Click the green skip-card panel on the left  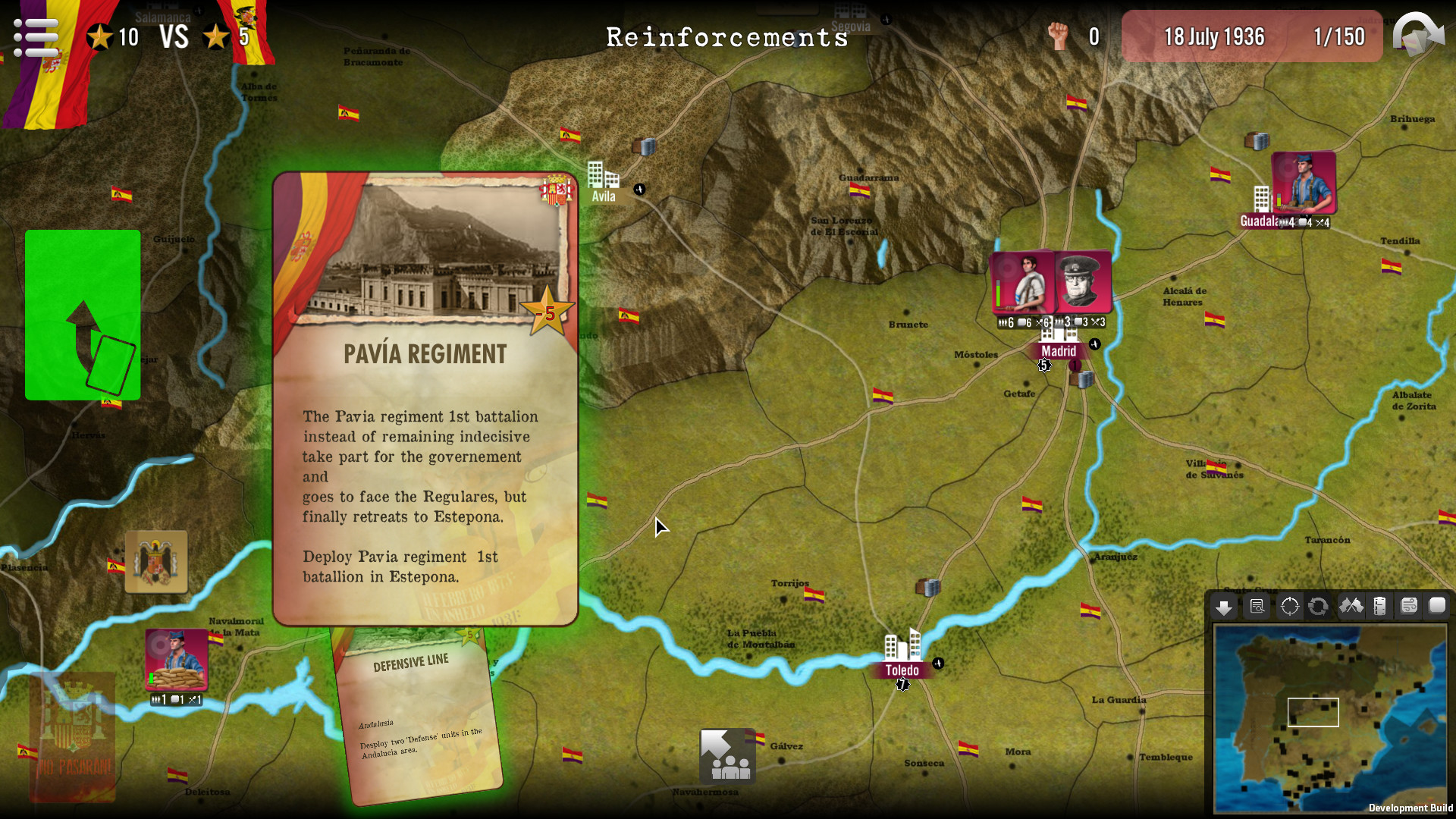[x=82, y=315]
